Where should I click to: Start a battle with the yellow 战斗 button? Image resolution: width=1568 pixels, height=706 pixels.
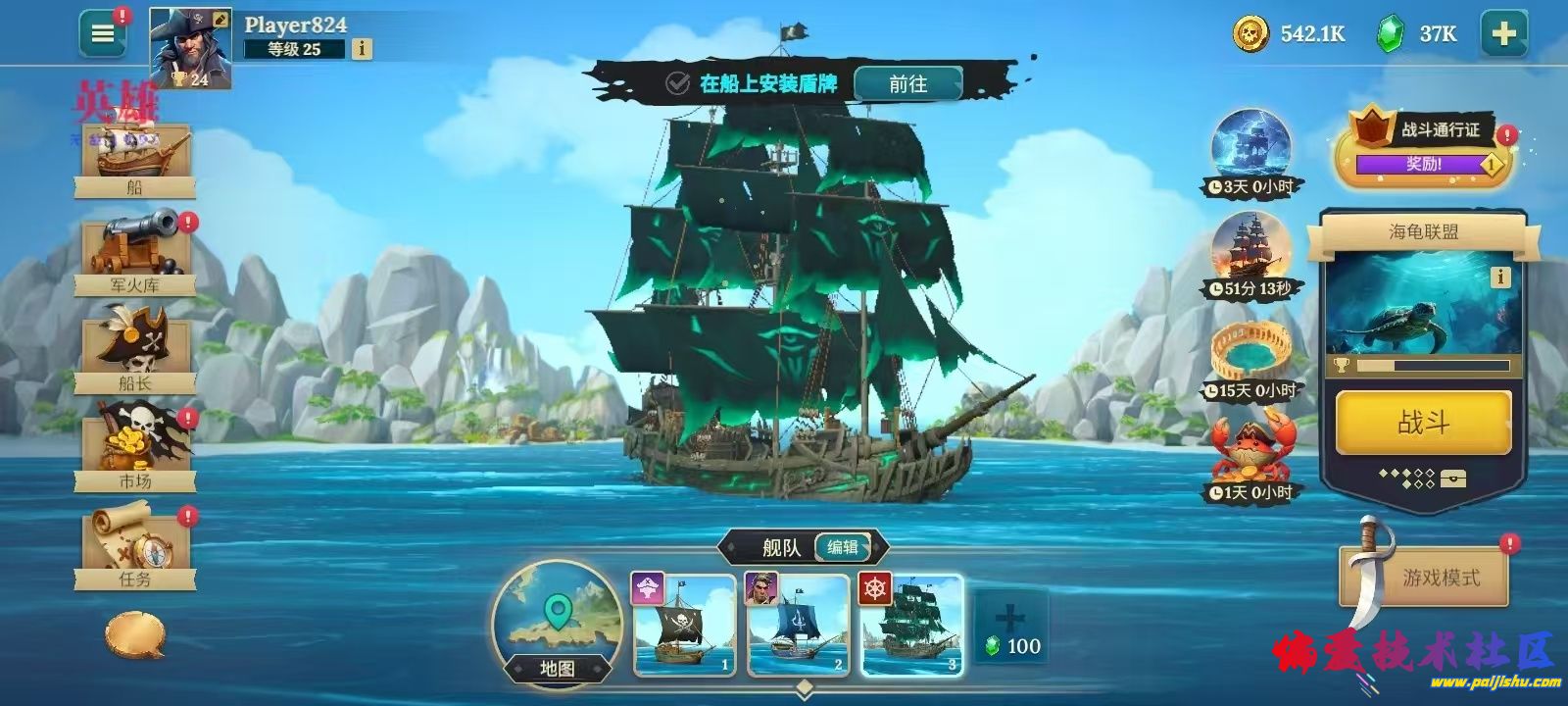coord(1423,423)
